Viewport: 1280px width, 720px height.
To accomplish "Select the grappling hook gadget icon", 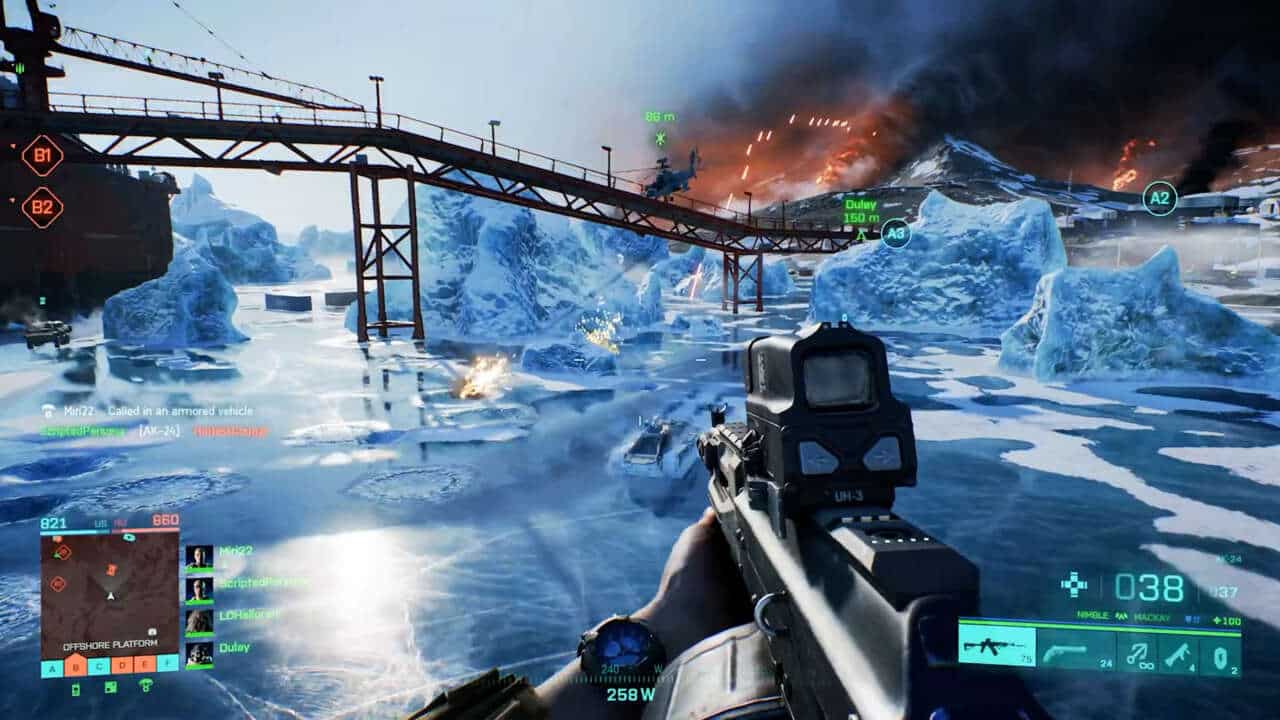I will 1141,654.
